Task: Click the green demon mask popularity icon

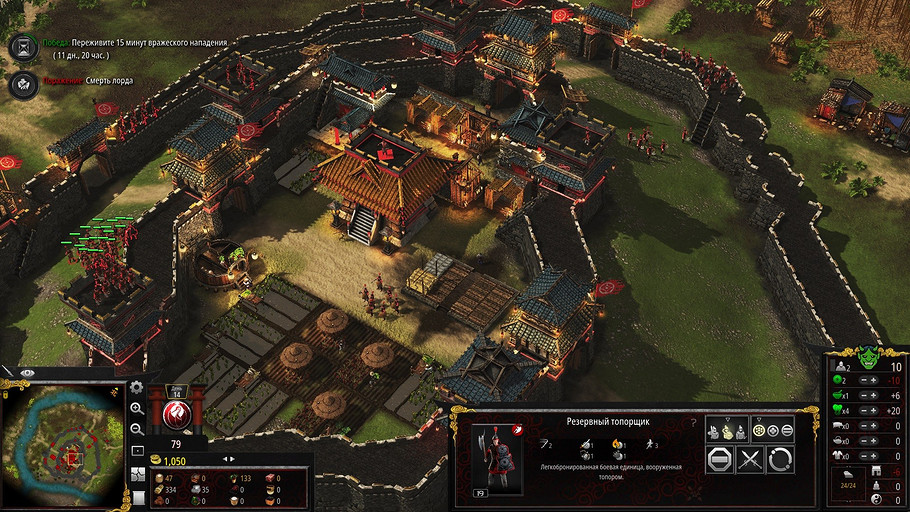Action: (x=870, y=356)
